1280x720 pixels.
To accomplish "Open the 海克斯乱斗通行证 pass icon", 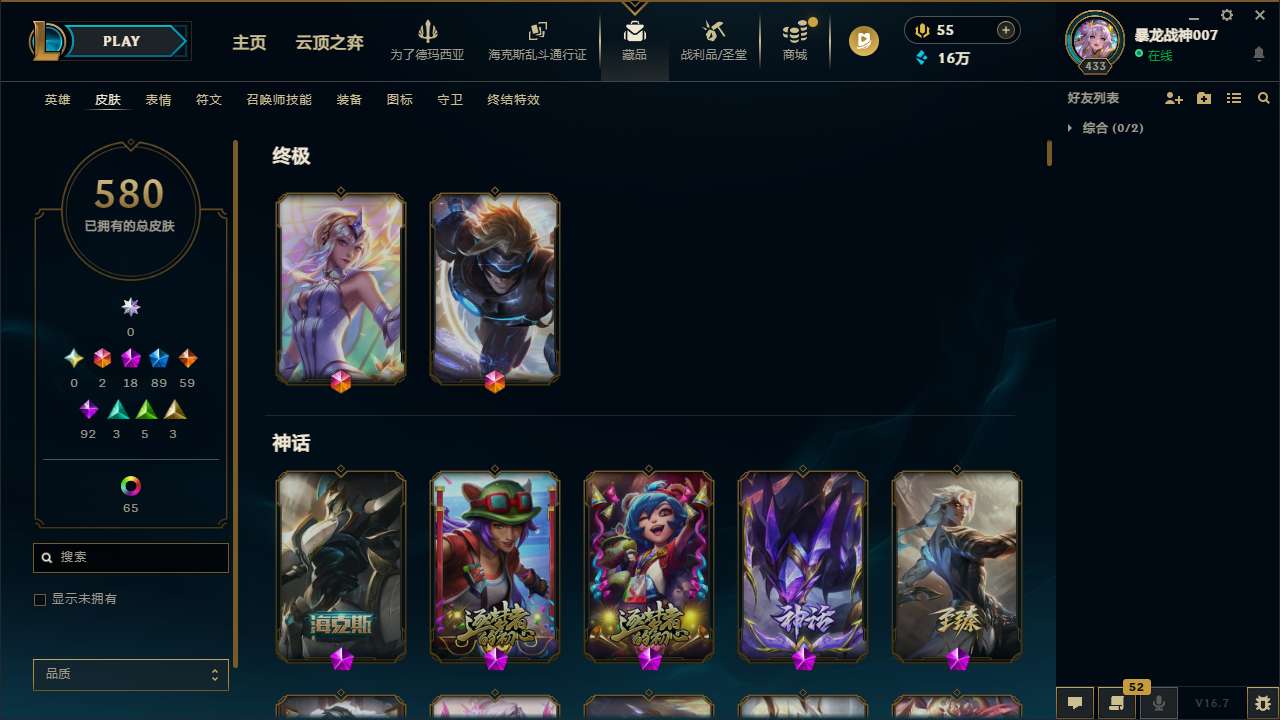I will click(537, 33).
